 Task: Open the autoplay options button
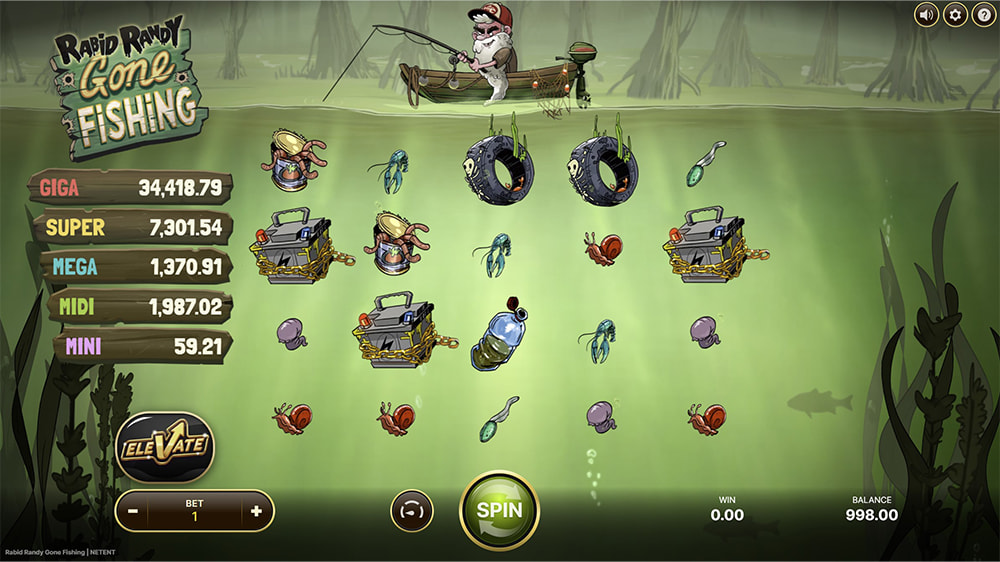[x=411, y=511]
